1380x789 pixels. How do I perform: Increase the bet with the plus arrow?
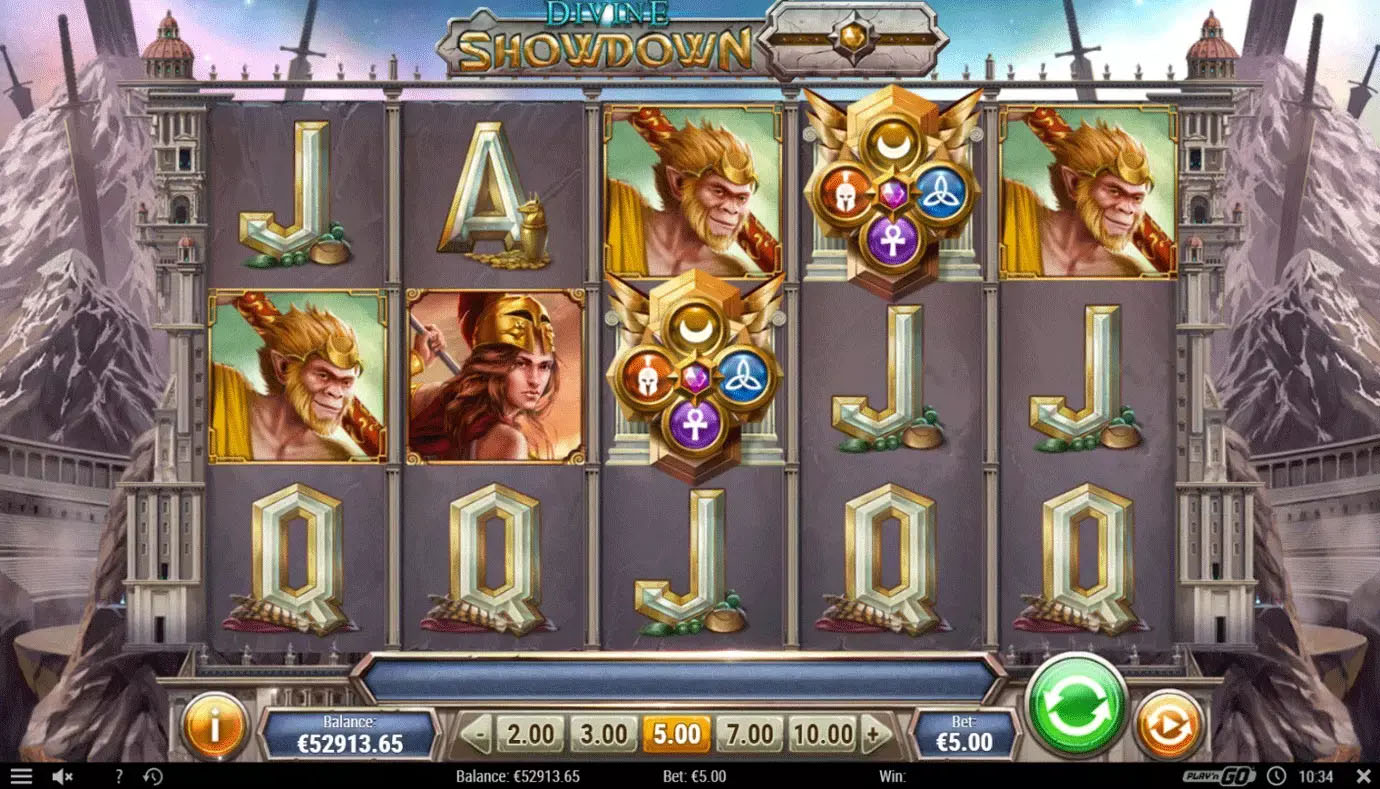[876, 735]
